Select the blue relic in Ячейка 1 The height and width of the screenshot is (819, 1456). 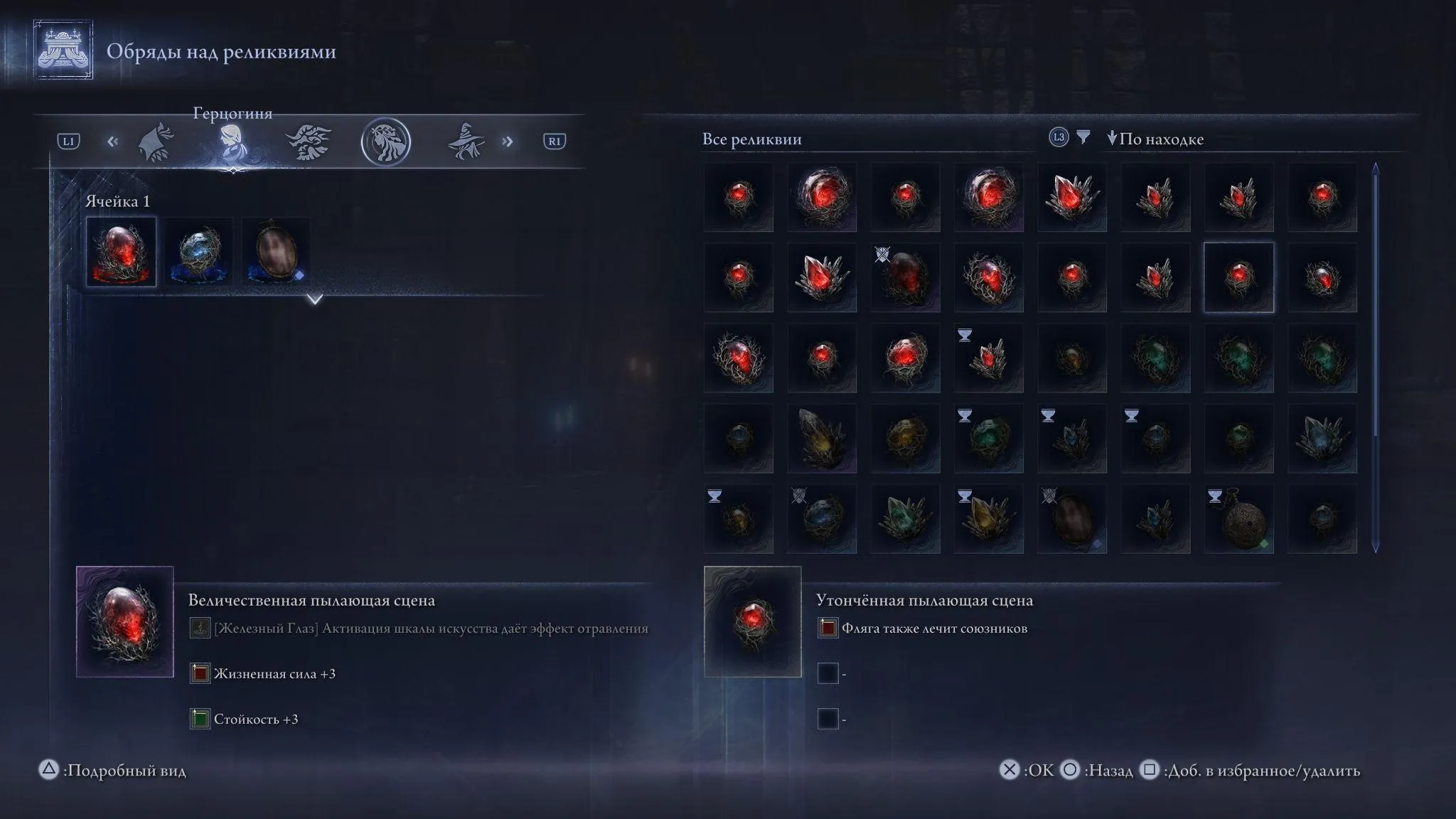point(198,252)
